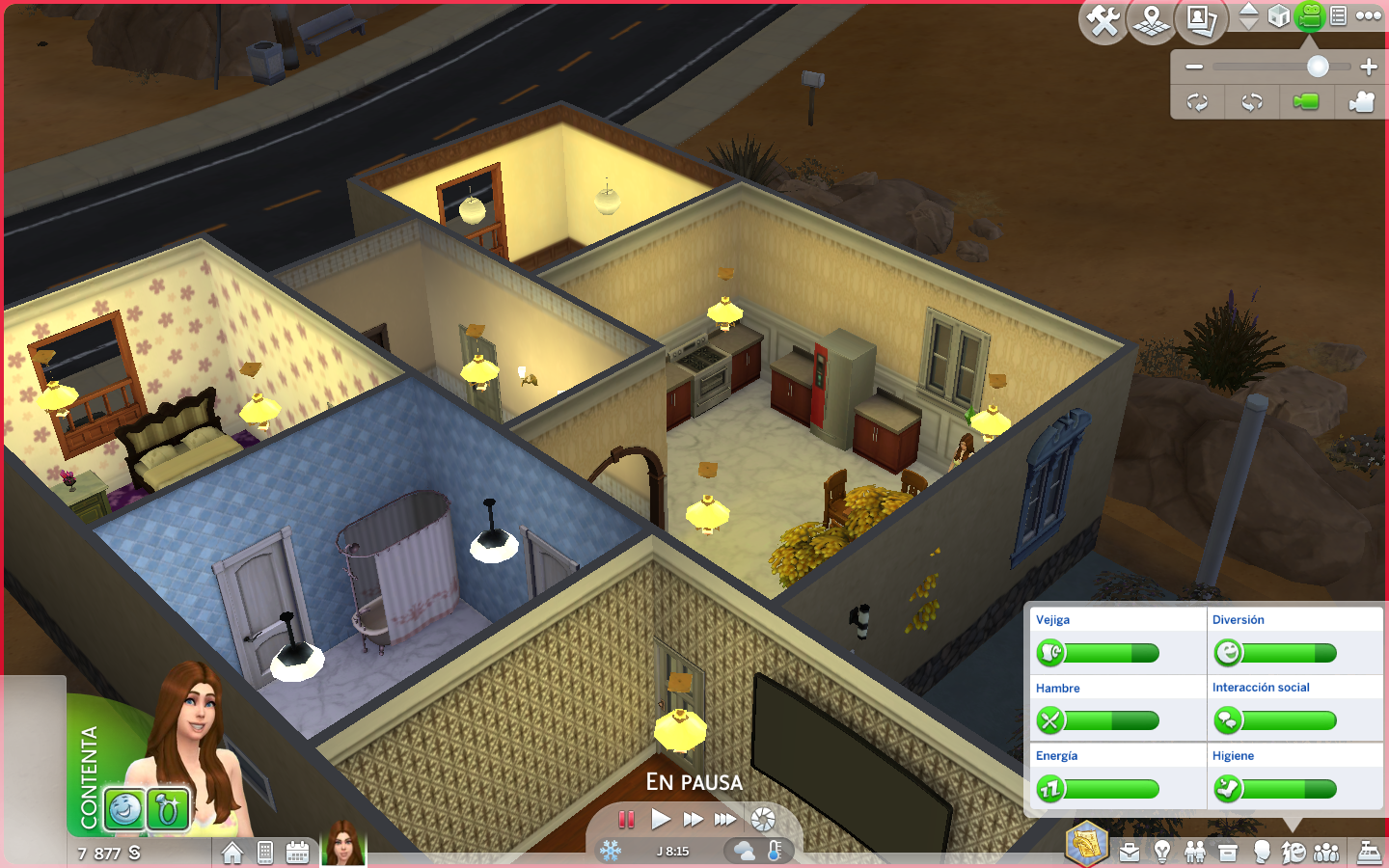Open Build Mode with the hammer-wrench icon
Image resolution: width=1389 pixels, height=868 pixels.
pos(1103,20)
